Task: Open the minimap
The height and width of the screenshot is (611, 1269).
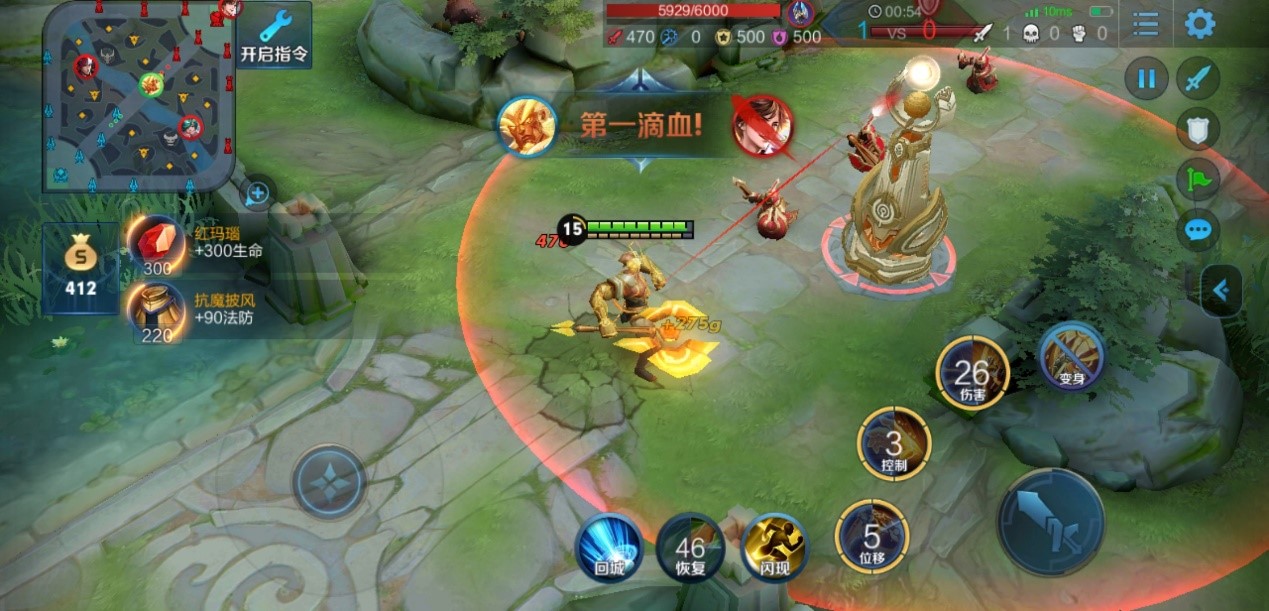Action: (x=138, y=96)
